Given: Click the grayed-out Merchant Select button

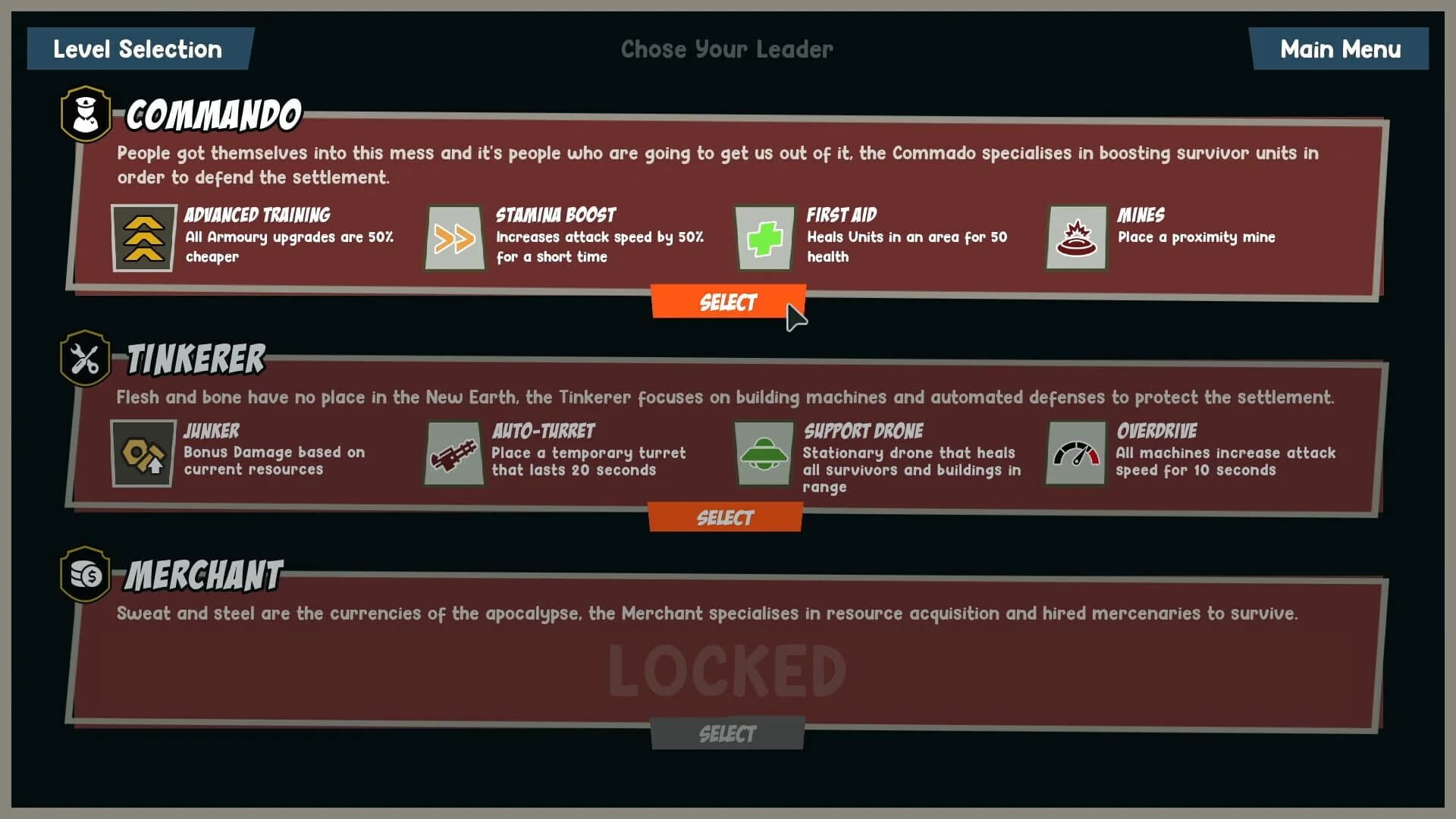Looking at the screenshot, I should [726, 733].
